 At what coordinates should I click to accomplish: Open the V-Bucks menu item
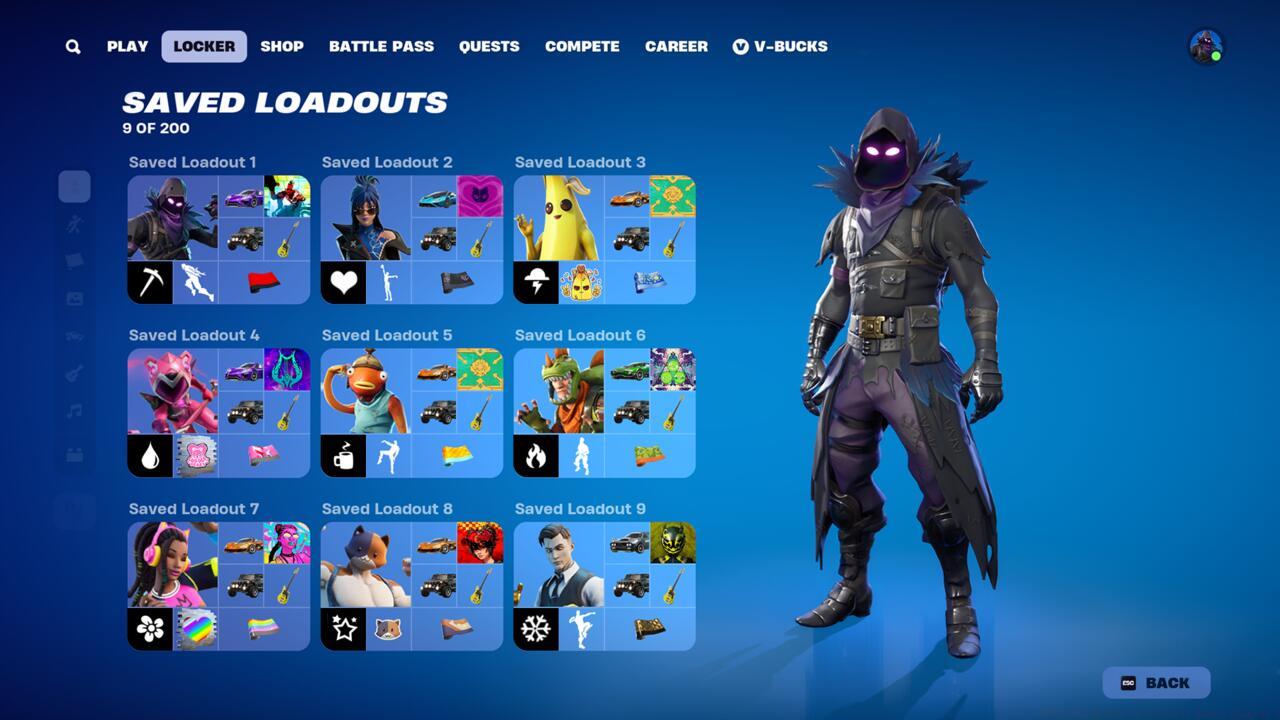782,46
